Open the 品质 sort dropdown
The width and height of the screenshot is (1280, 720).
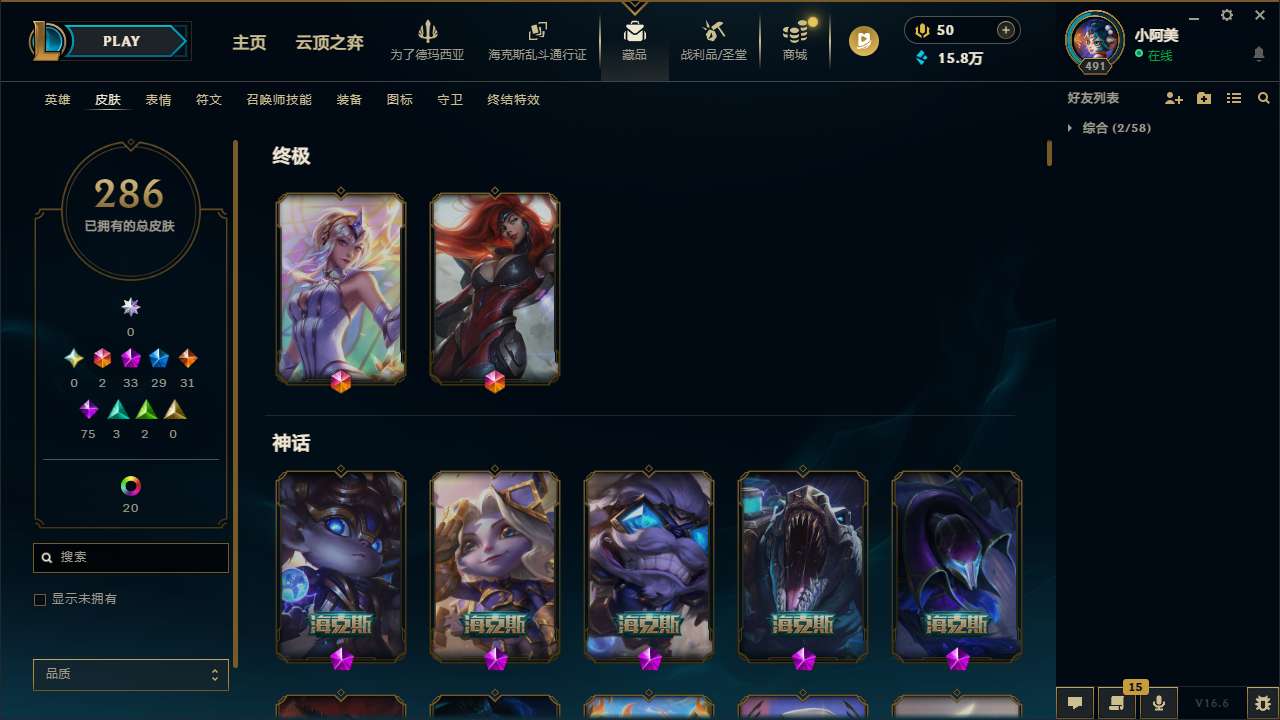[x=130, y=674]
